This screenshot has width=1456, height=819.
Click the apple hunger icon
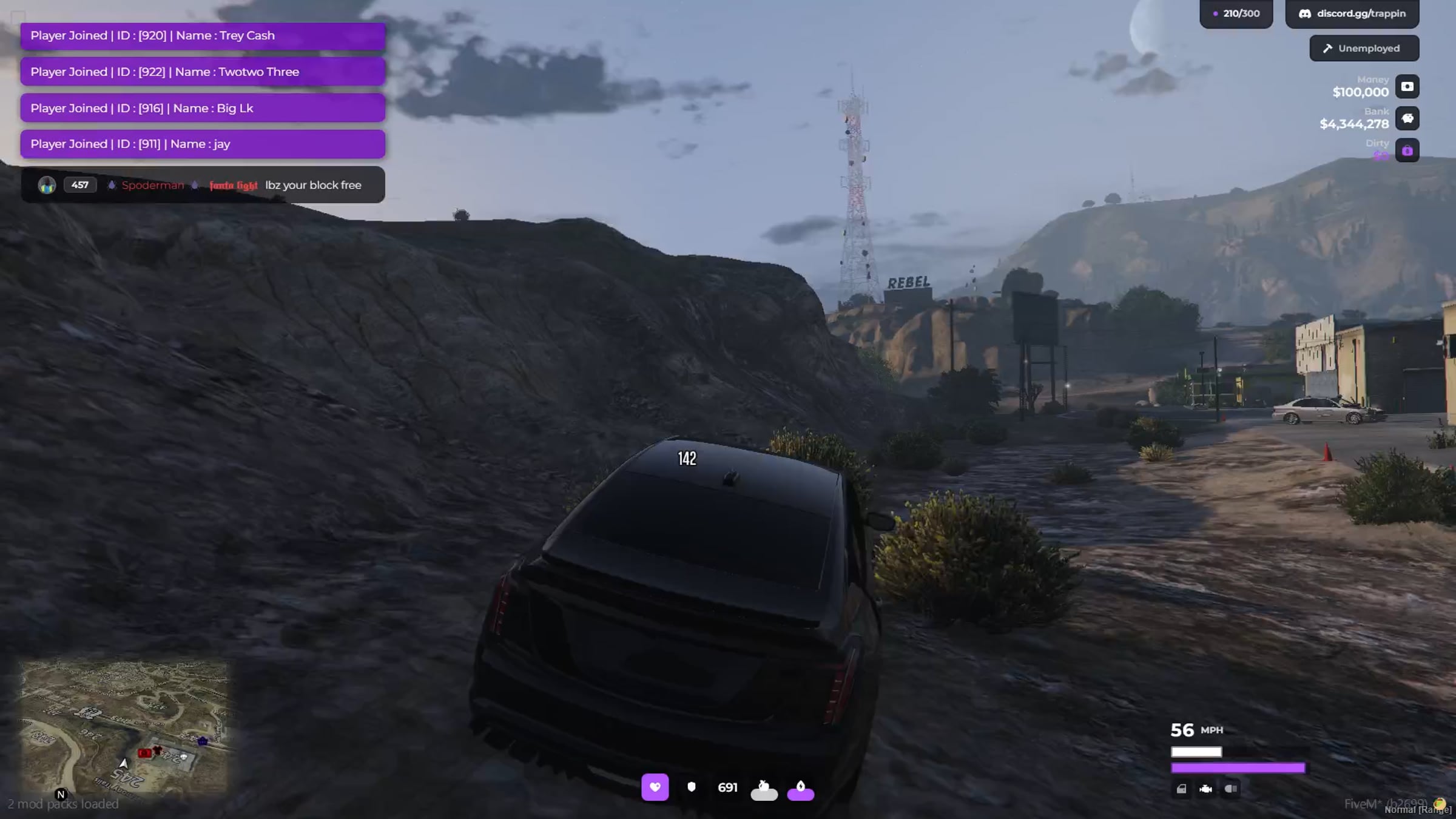coord(764,789)
